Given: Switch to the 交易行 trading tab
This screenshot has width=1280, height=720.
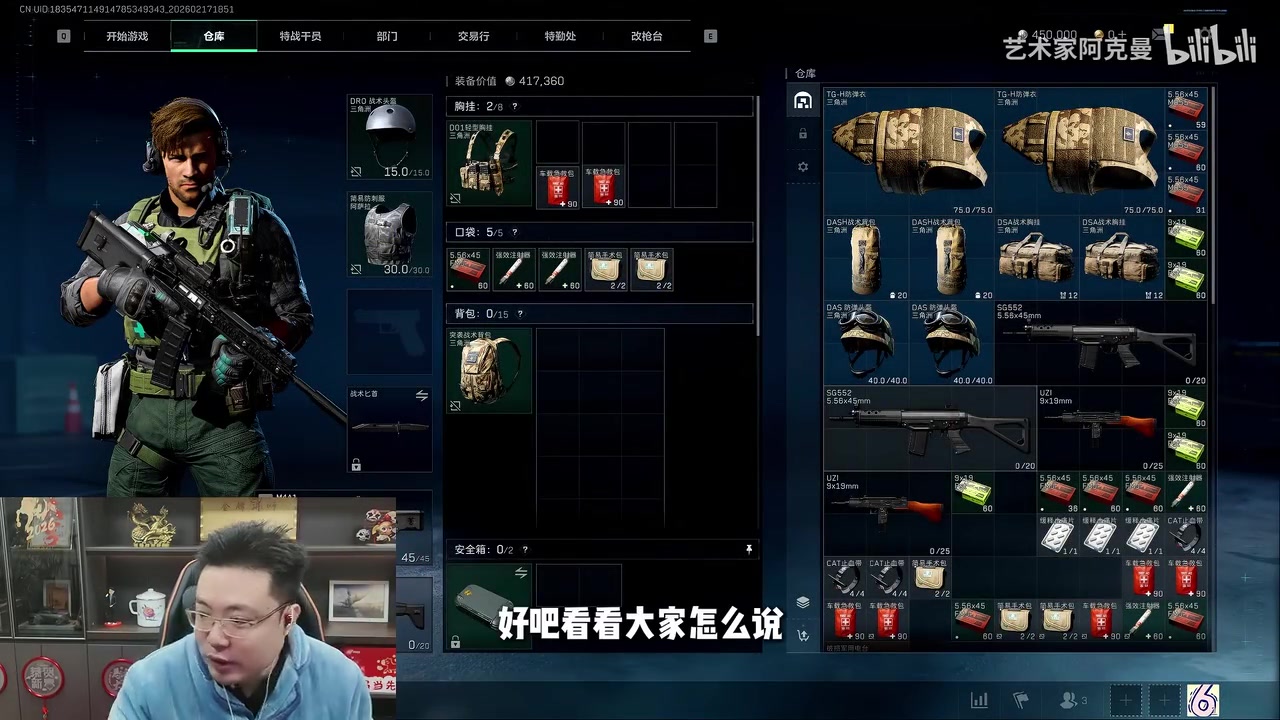Looking at the screenshot, I should tap(472, 36).
